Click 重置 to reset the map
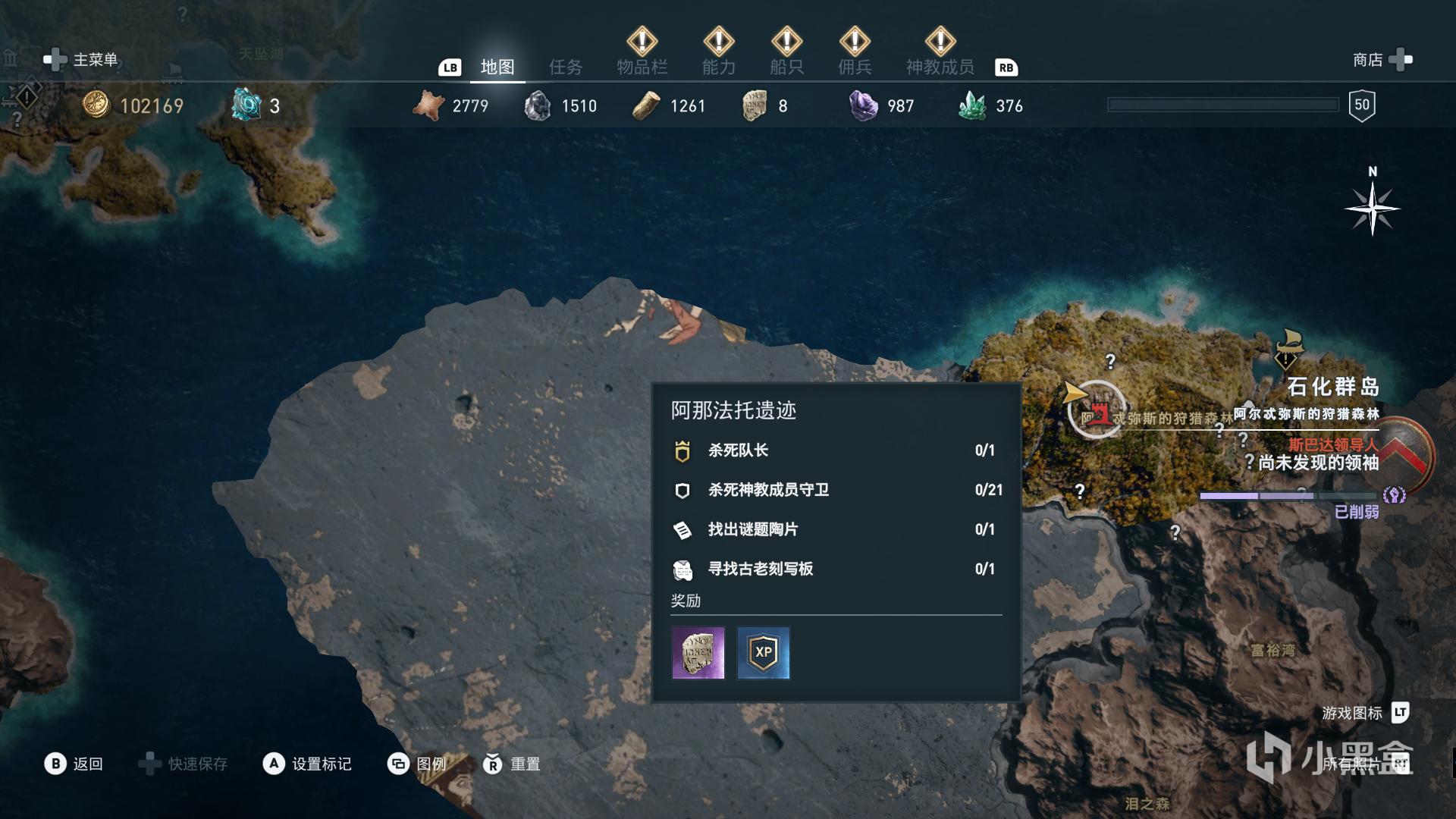The image size is (1456, 819). (512, 764)
